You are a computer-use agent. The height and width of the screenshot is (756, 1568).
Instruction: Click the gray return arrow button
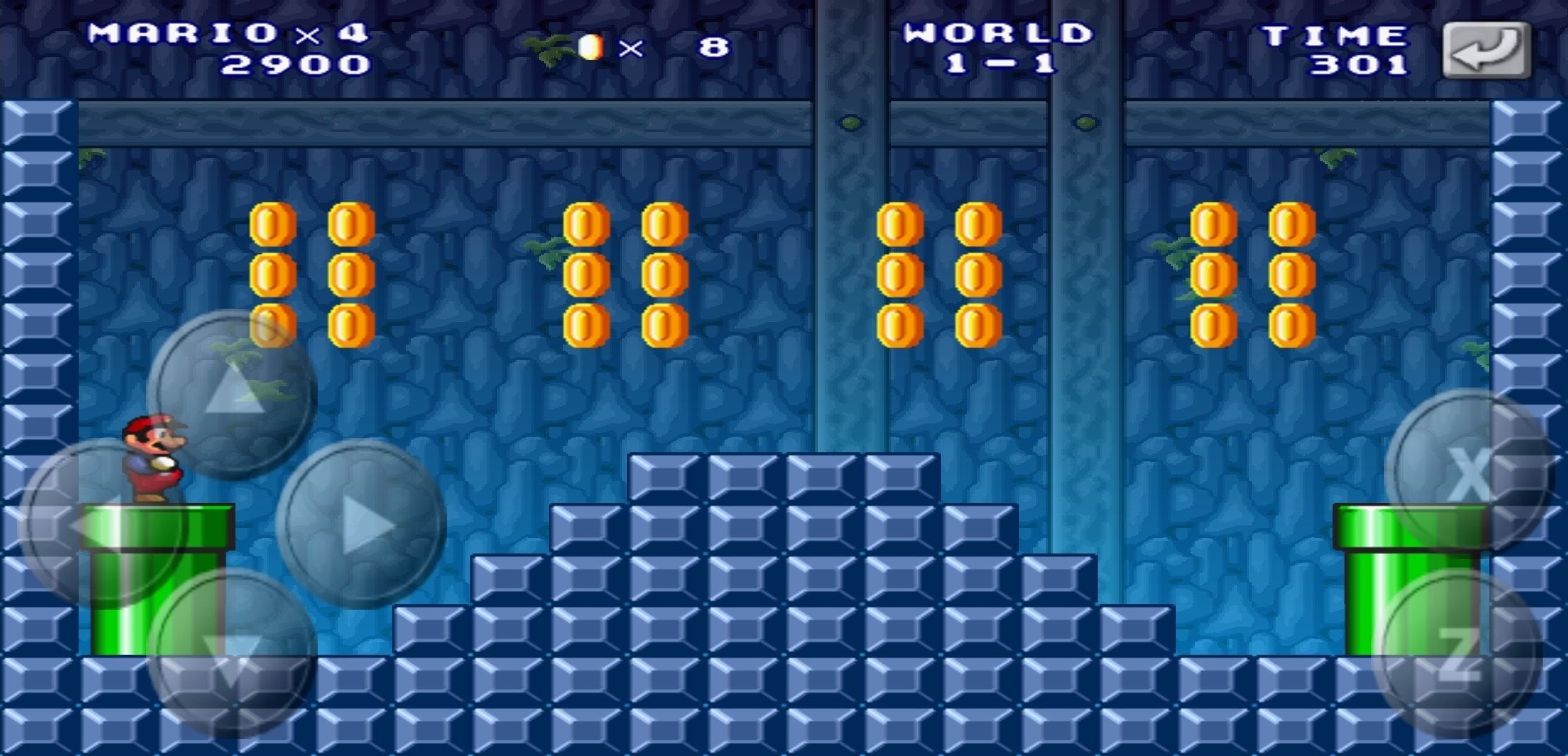point(1486,49)
